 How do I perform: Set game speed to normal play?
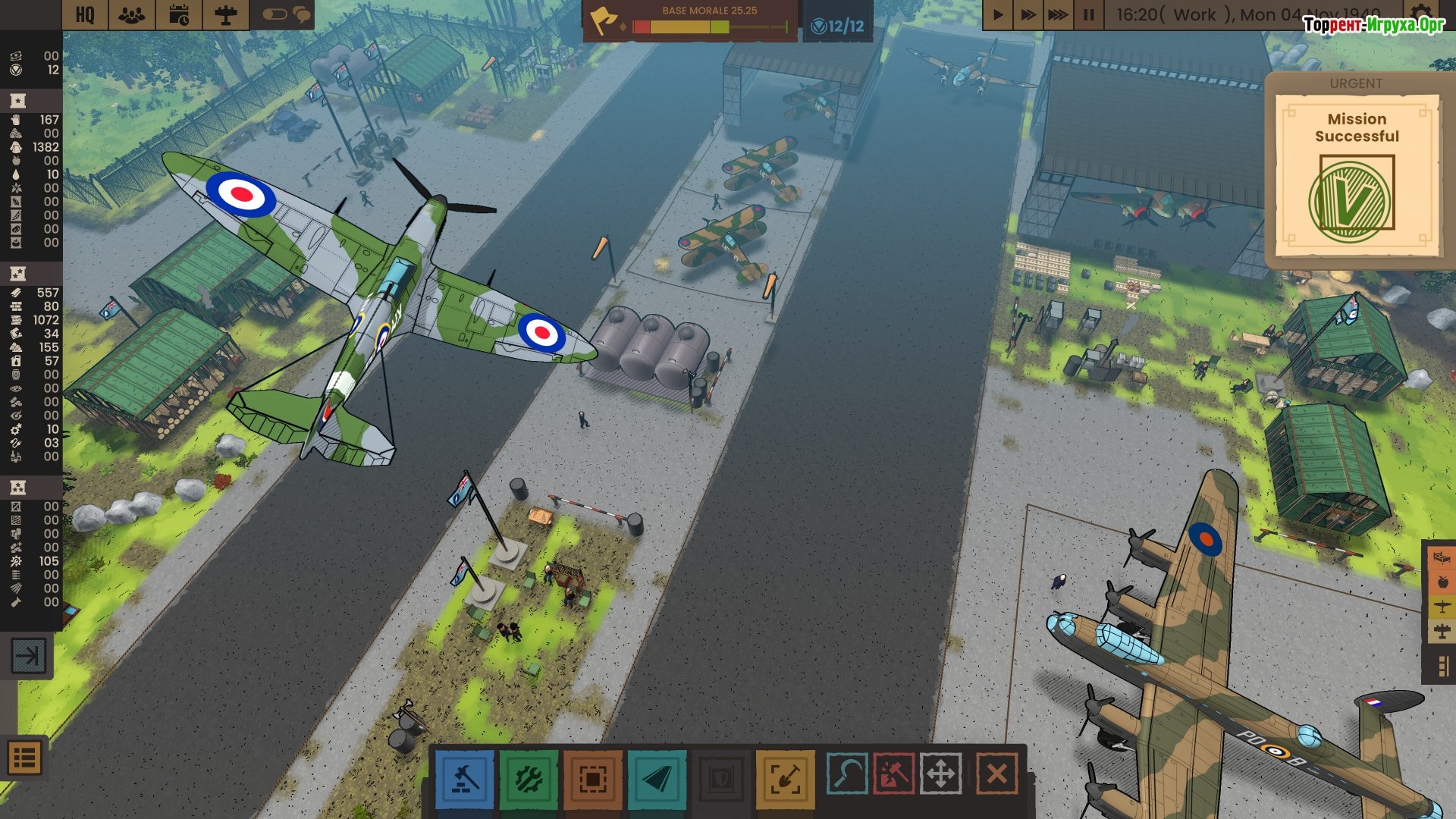[998, 14]
